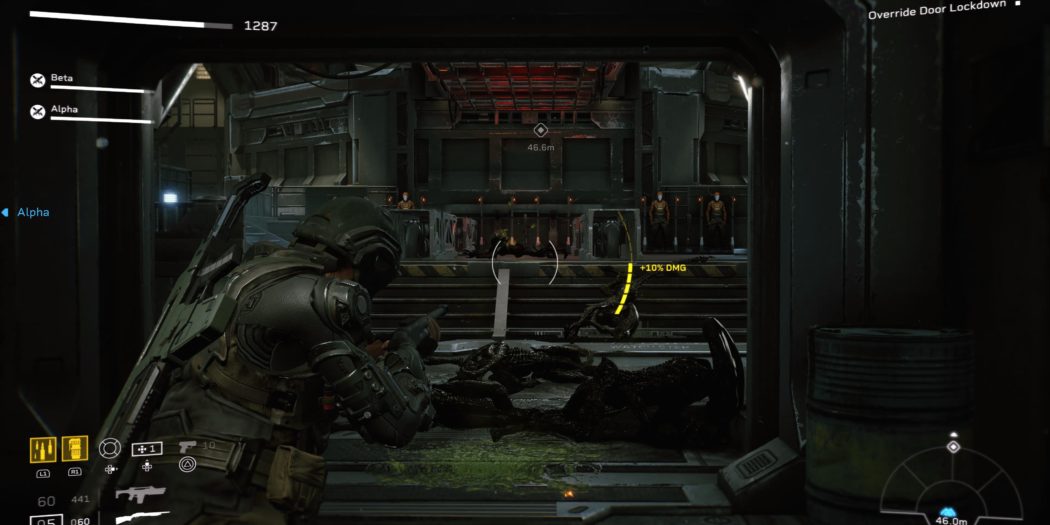
Task: Click the objective waypoint diamond marker
Action: pyautogui.click(x=541, y=130)
